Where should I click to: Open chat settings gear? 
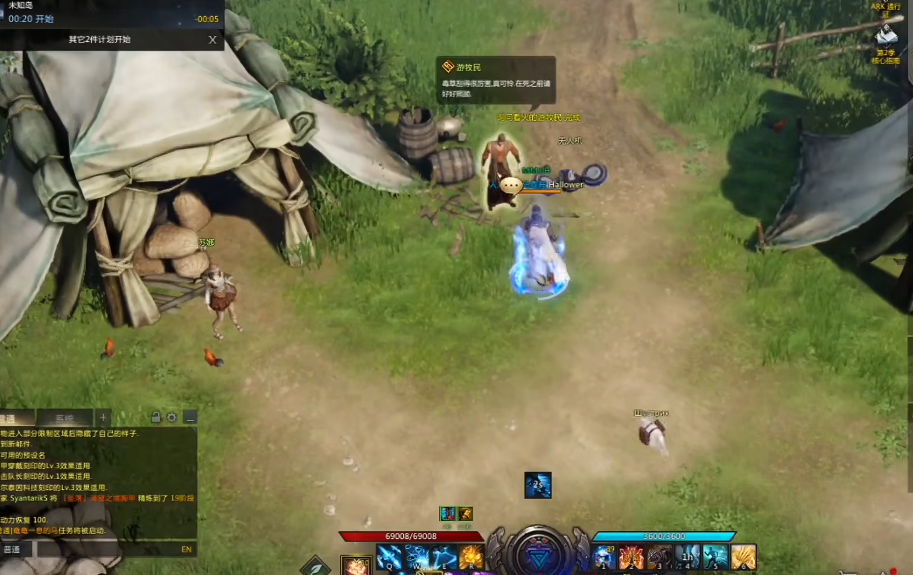tap(172, 417)
